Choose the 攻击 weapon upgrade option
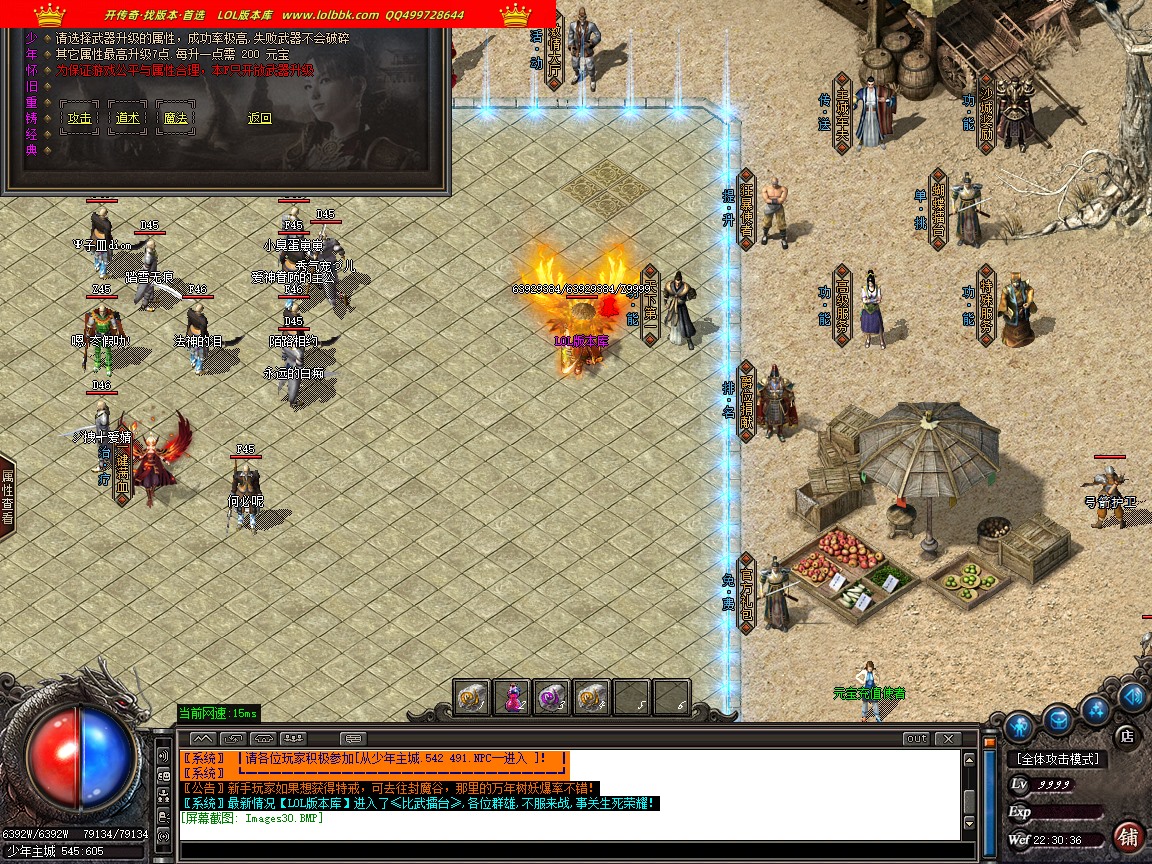This screenshot has width=1152, height=864. click(x=79, y=118)
